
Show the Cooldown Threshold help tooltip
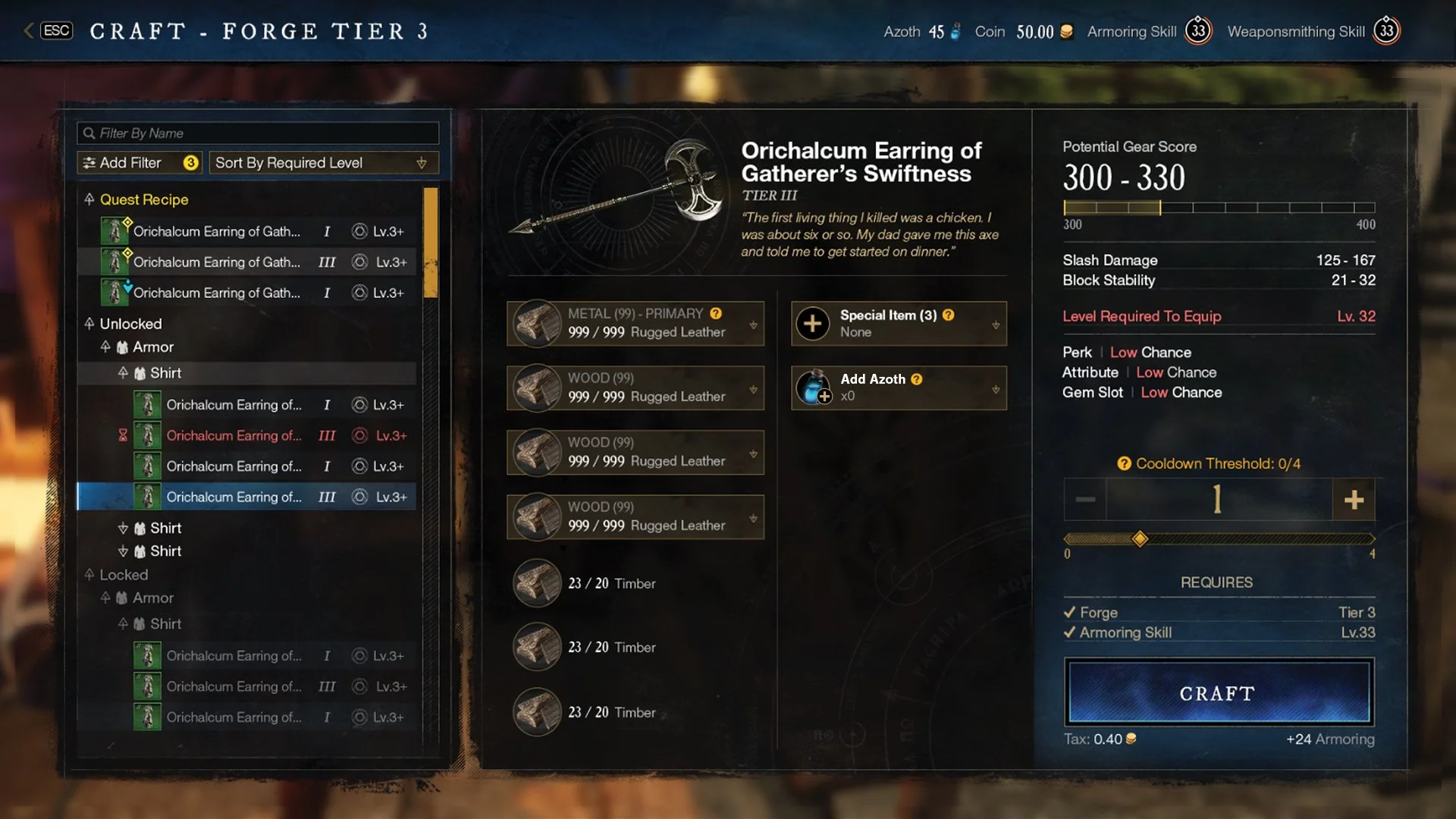(x=1124, y=463)
